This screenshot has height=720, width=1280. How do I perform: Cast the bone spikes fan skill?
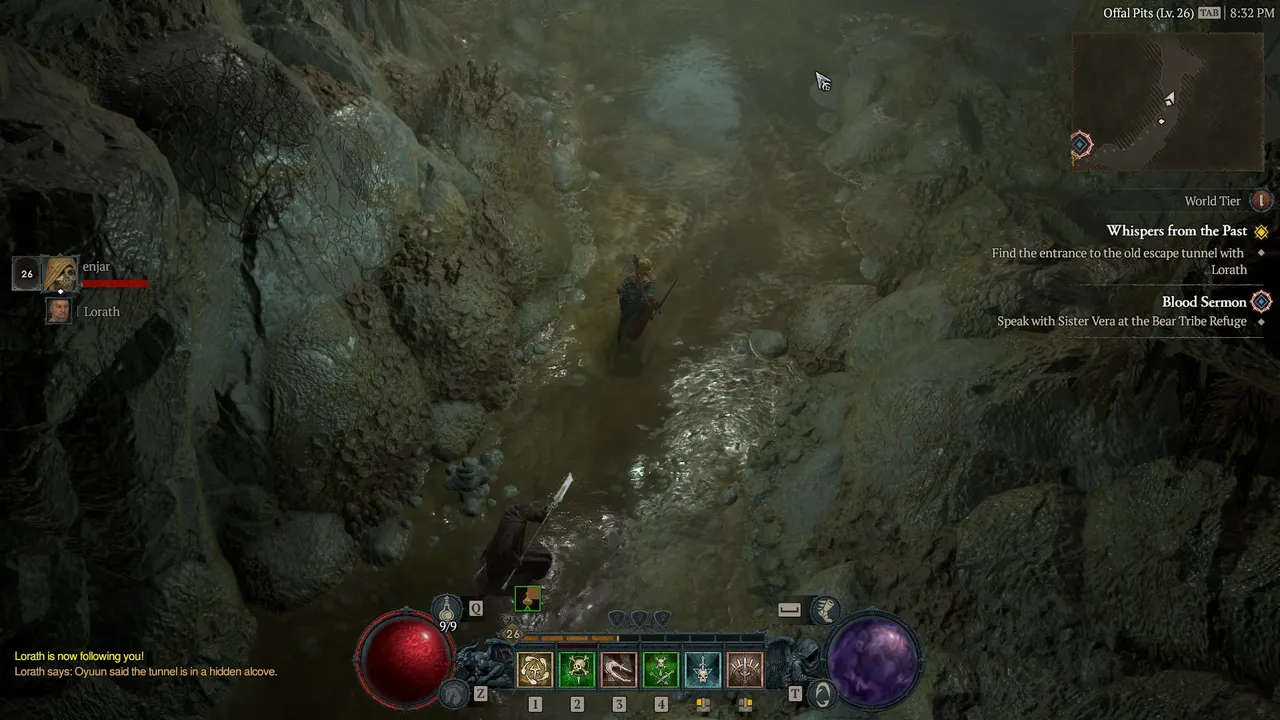[x=745, y=670]
